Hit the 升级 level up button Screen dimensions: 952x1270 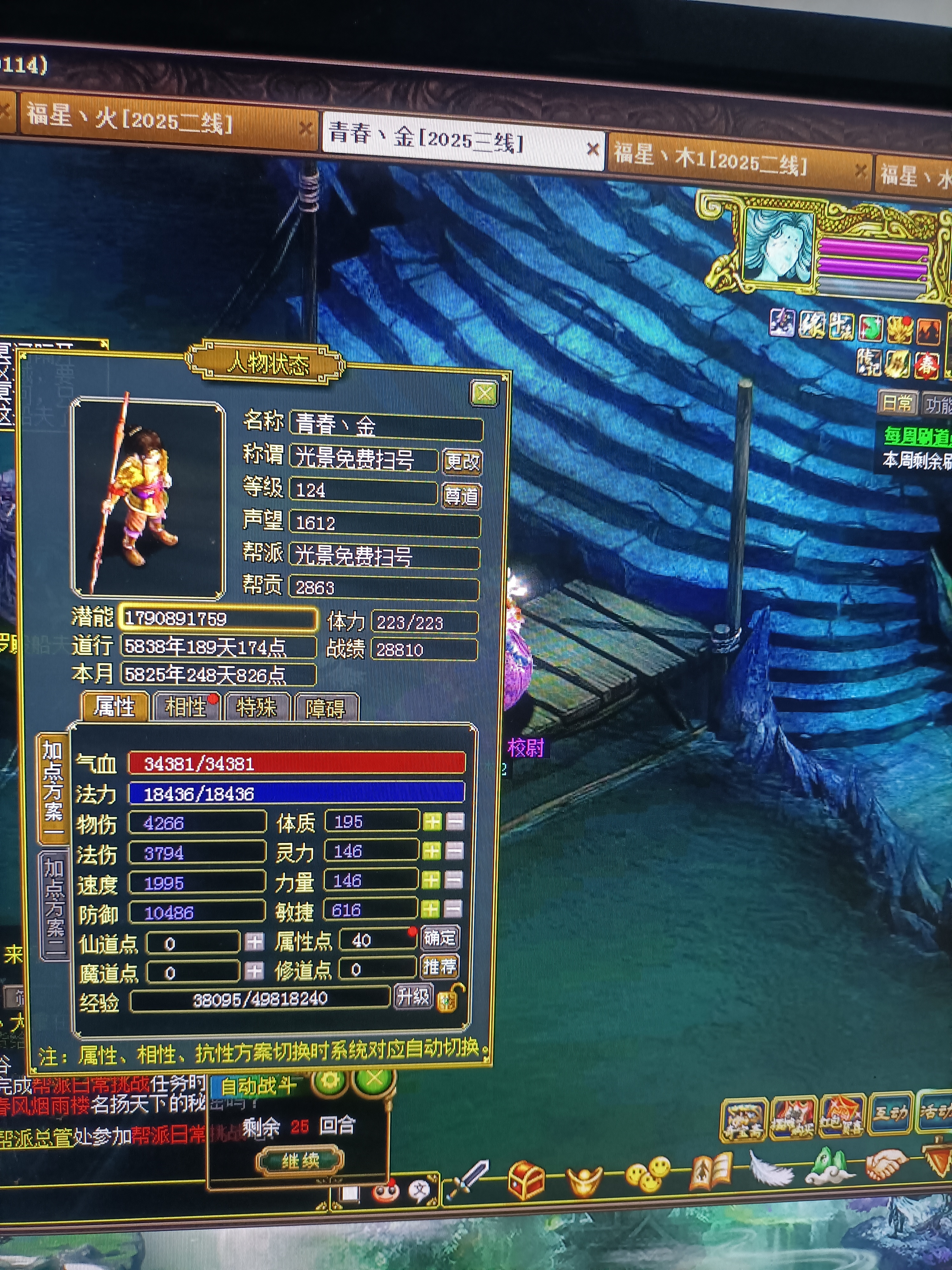click(x=413, y=997)
